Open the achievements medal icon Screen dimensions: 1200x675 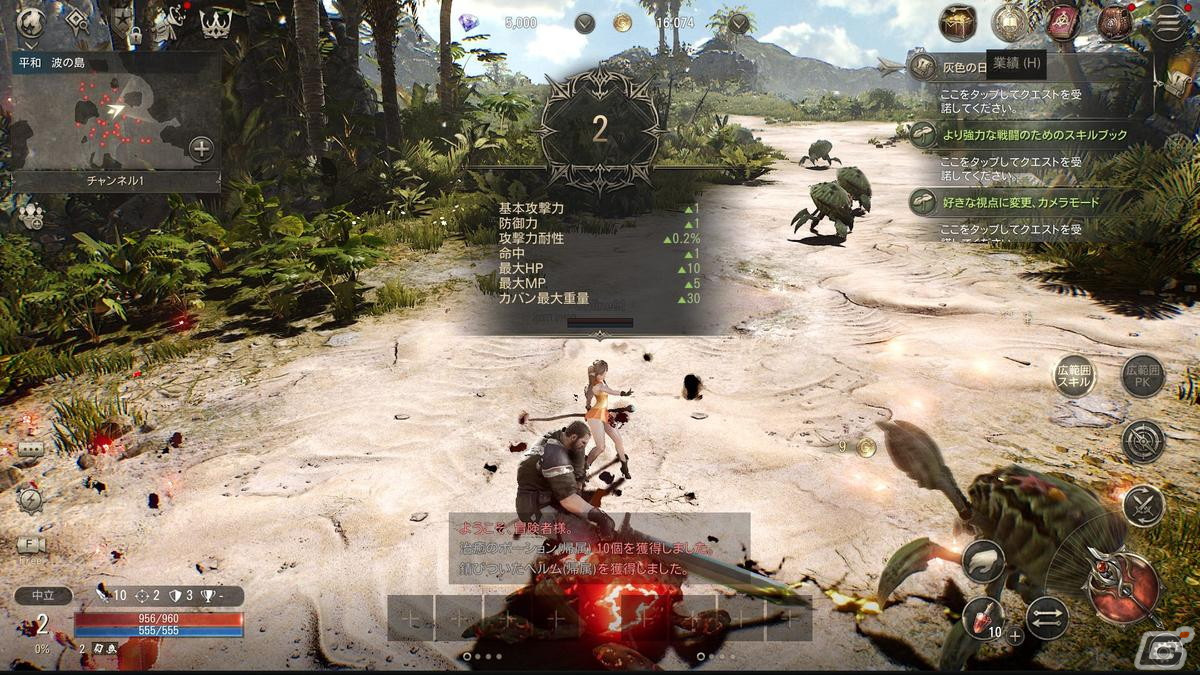coord(1010,22)
